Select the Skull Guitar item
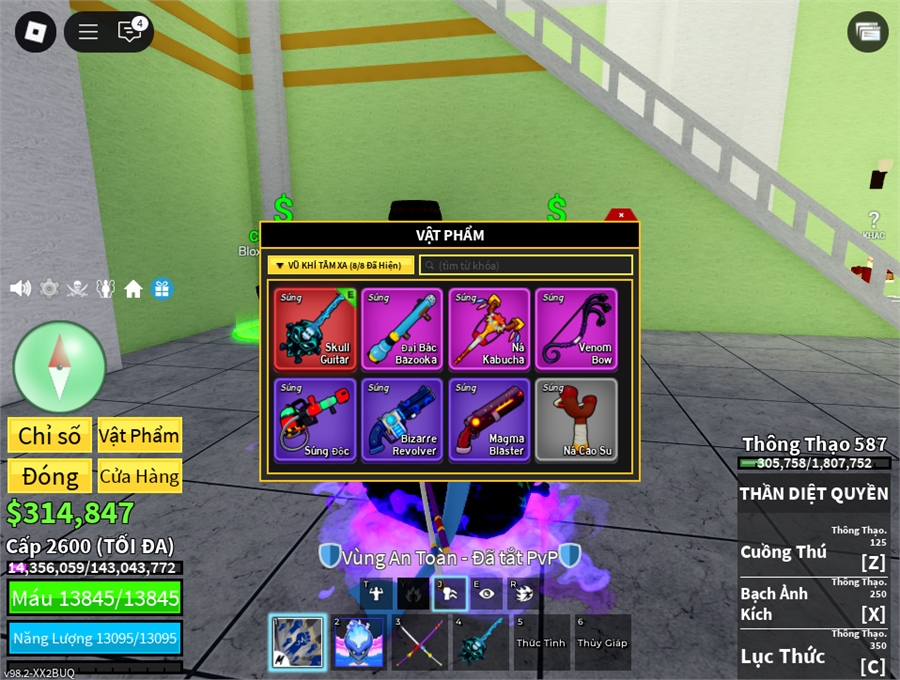 [314, 329]
